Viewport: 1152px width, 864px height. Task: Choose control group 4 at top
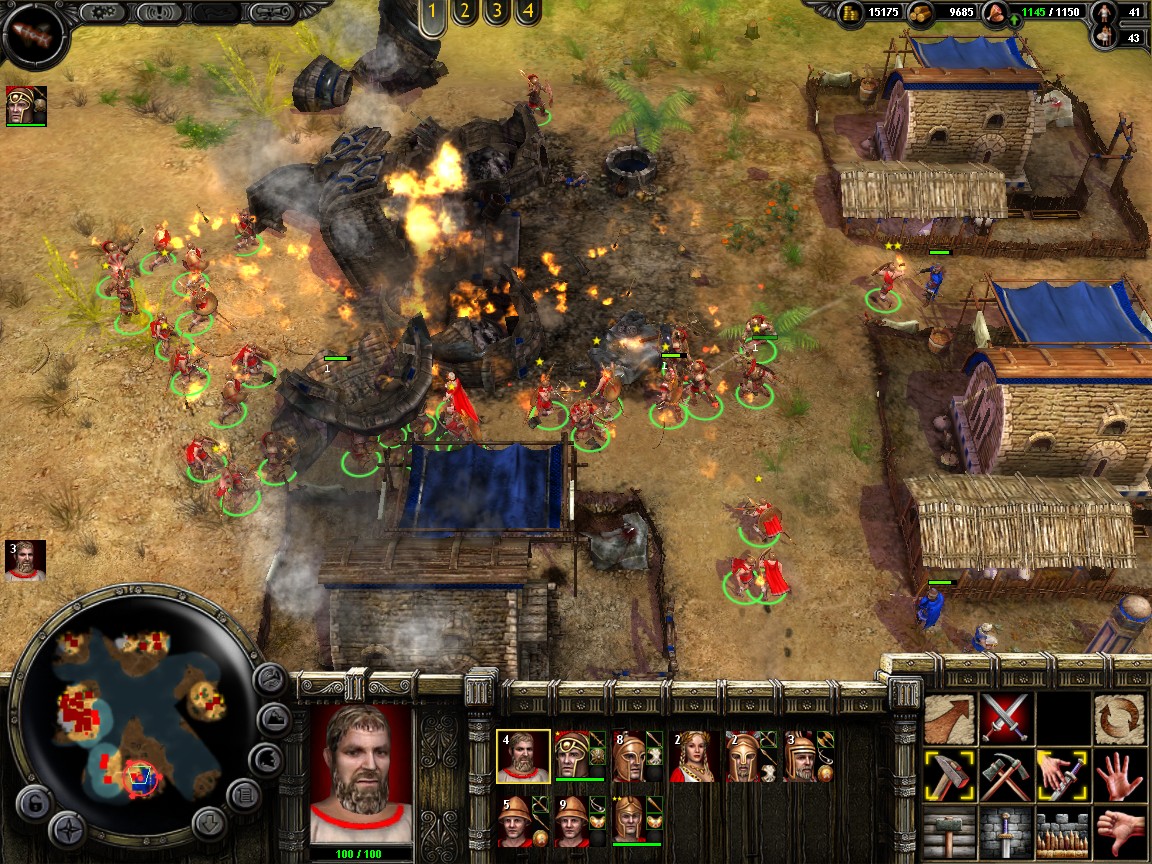527,13
